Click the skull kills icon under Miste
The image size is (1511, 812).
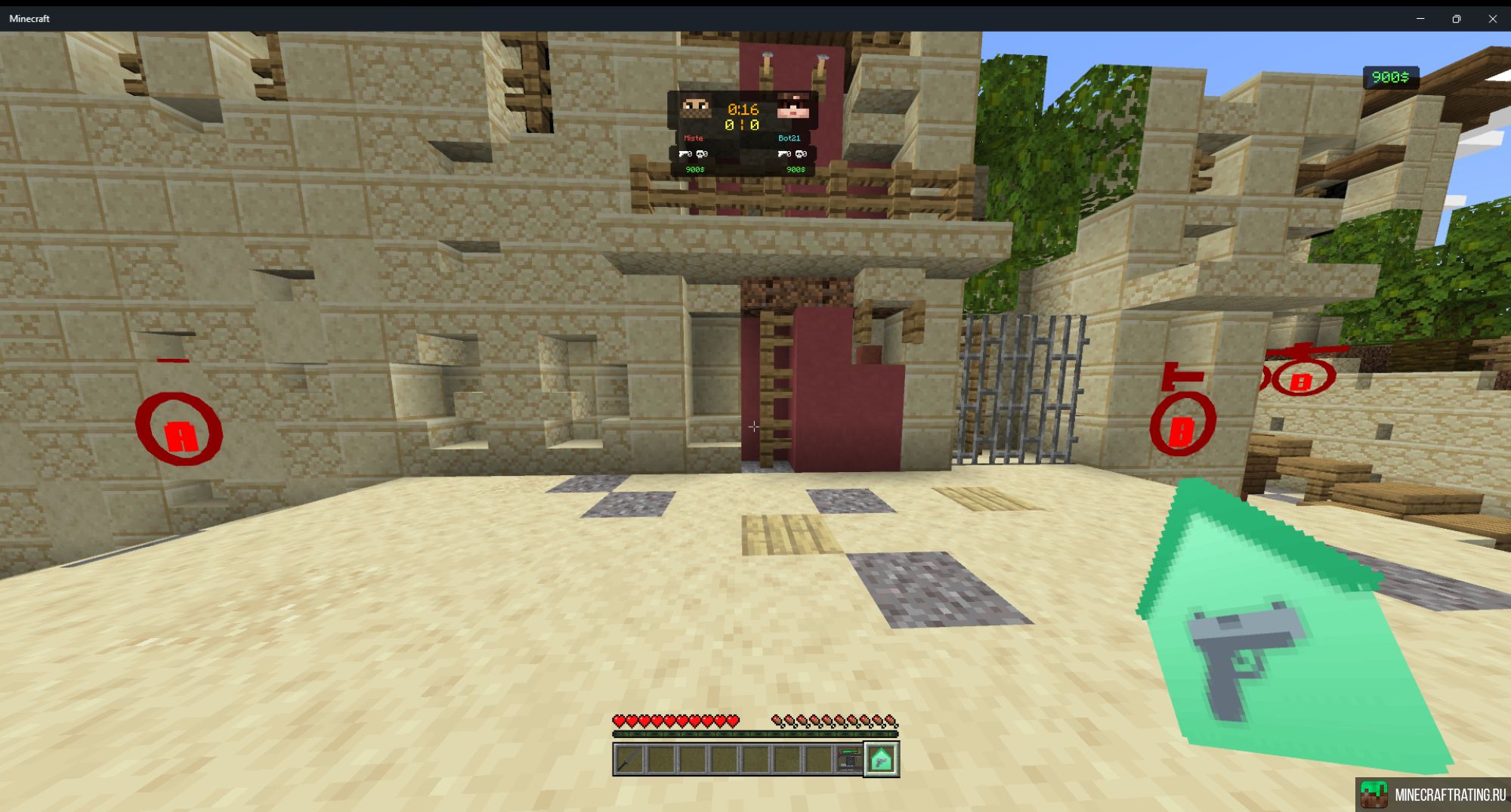(x=701, y=155)
